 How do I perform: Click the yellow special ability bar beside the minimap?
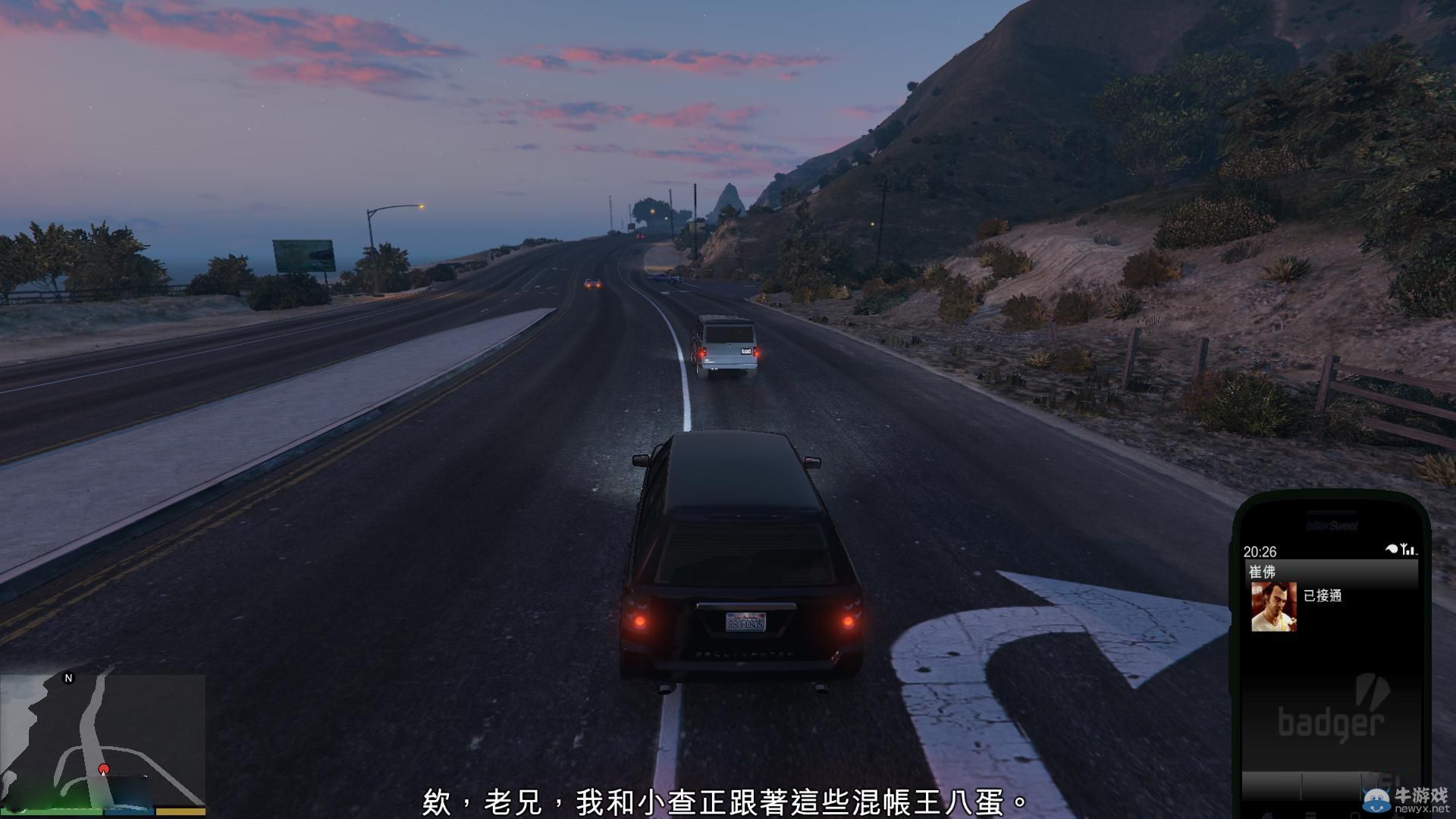coord(180,811)
